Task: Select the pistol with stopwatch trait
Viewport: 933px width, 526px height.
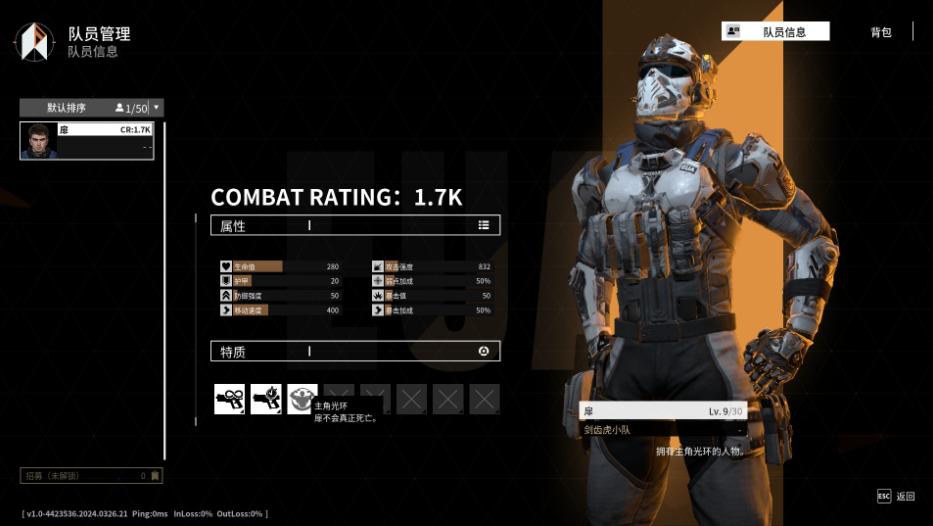Action: (x=266, y=399)
